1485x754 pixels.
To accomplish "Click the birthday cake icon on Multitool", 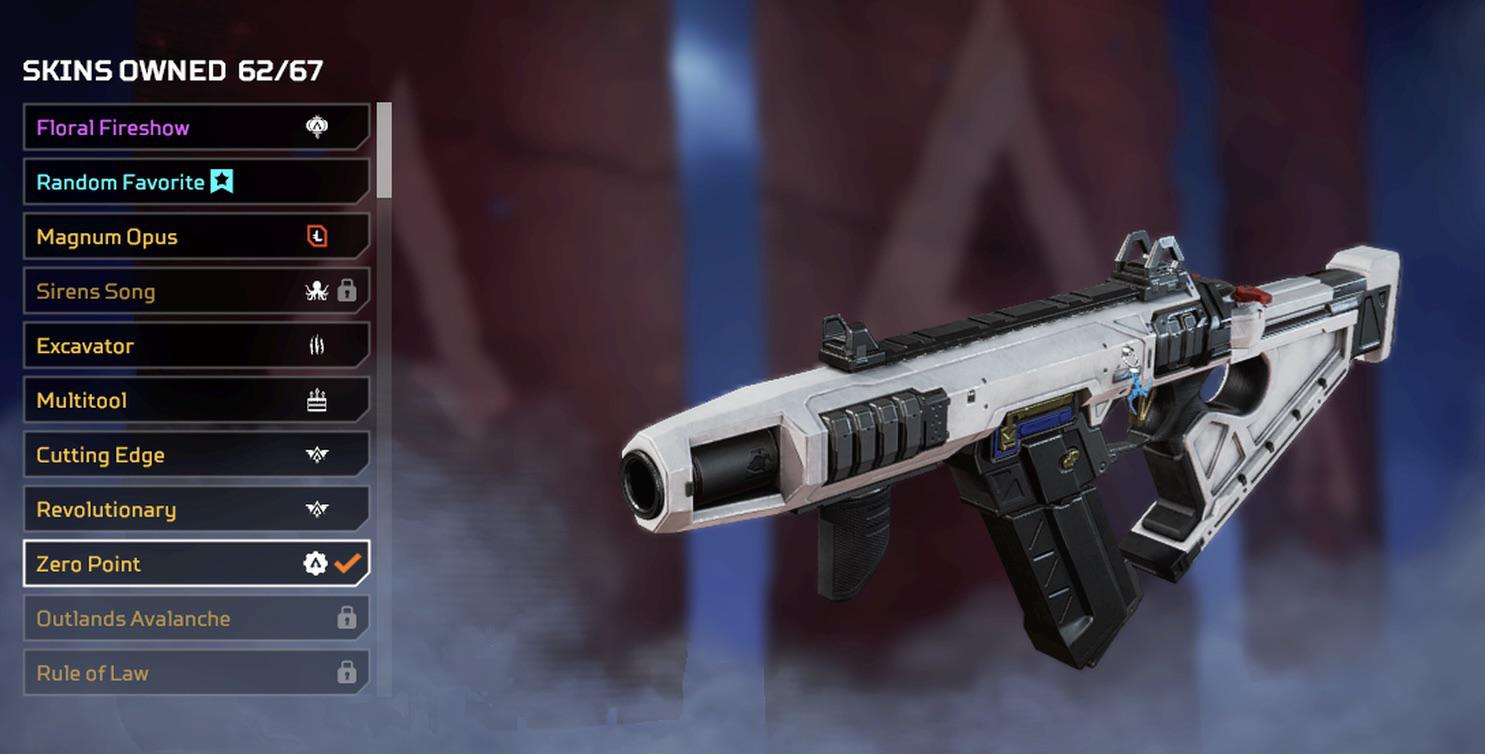I will tap(314, 400).
